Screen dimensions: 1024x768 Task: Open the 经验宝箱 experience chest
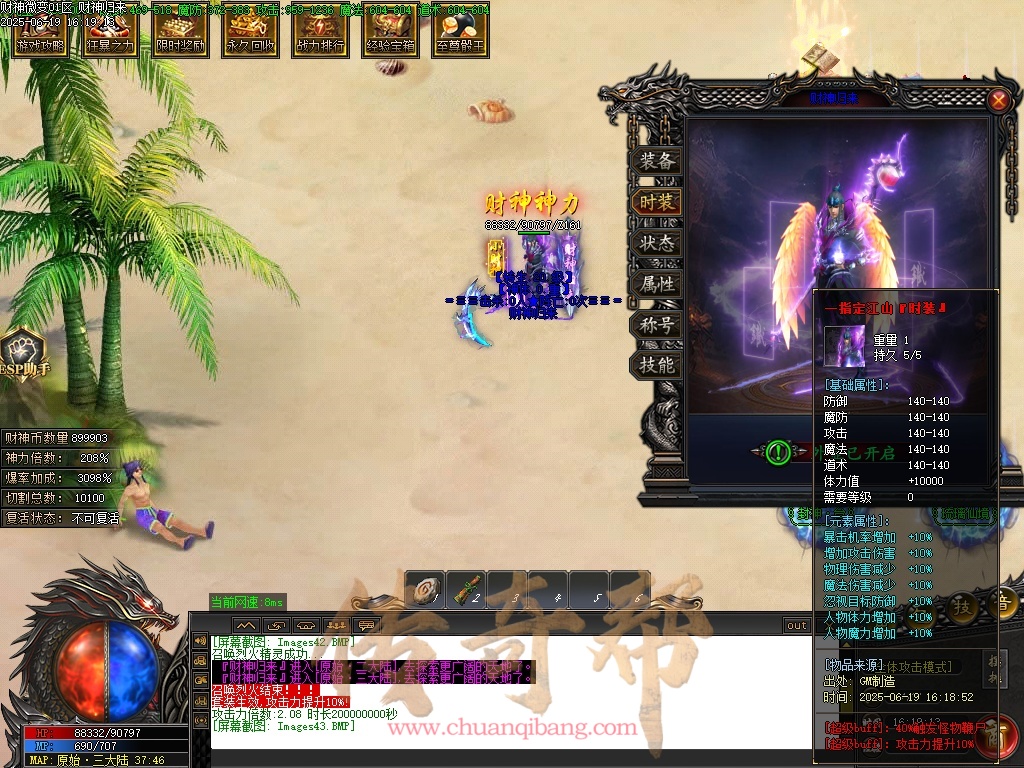coord(391,34)
